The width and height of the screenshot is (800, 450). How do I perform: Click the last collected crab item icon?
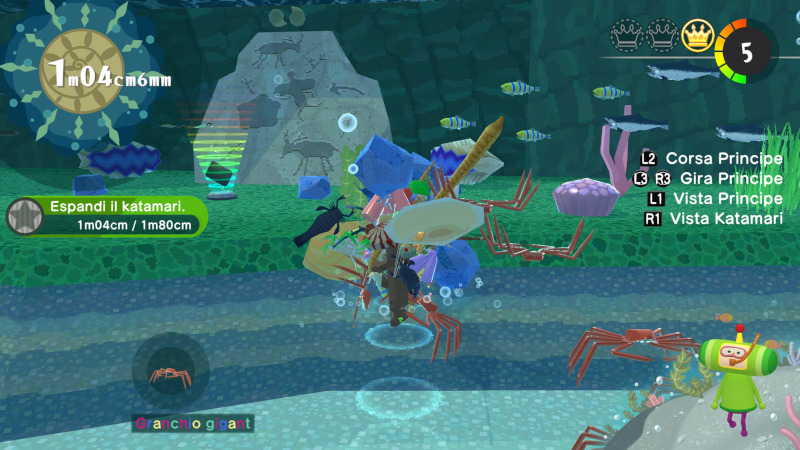(x=170, y=374)
